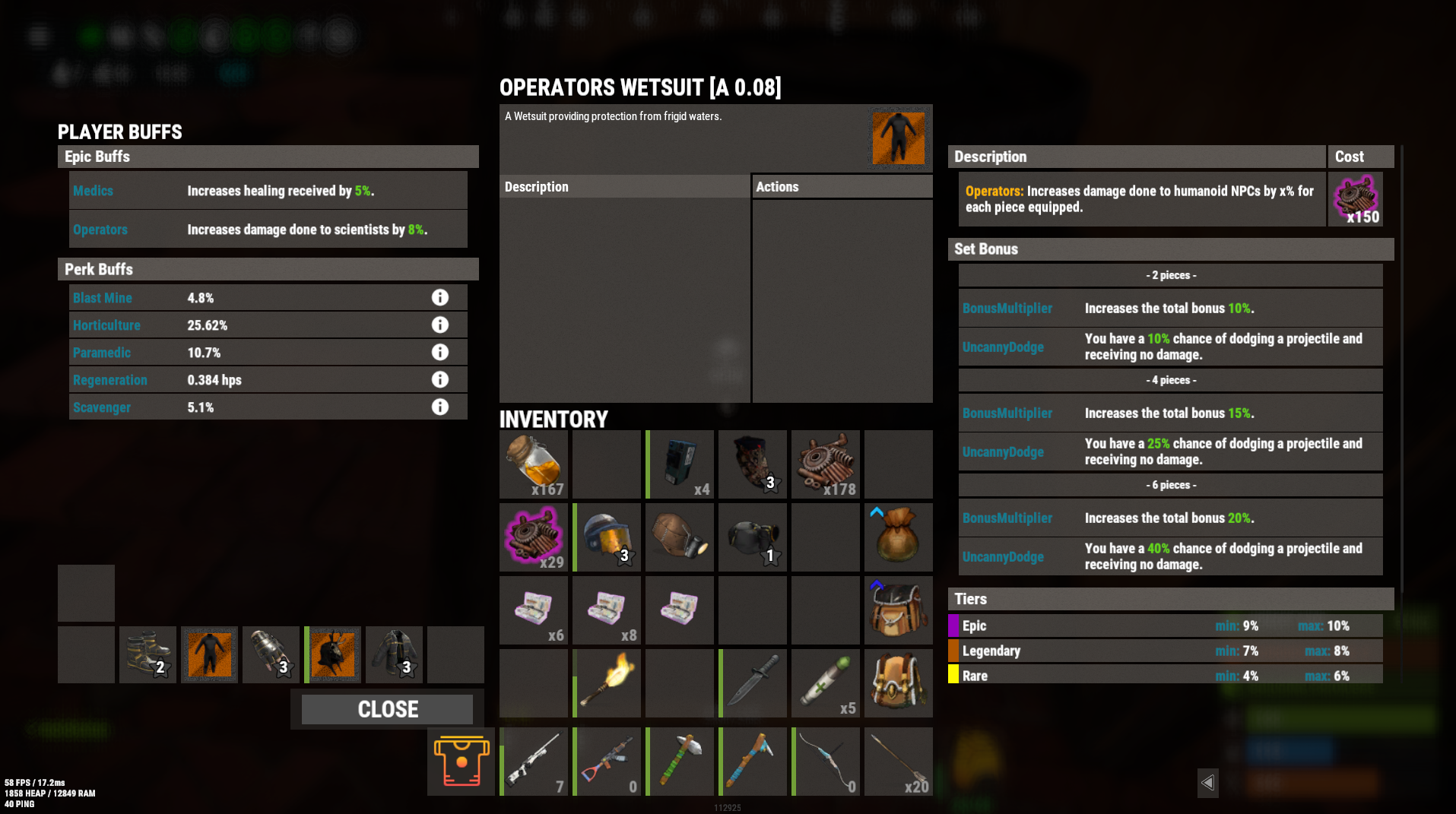Screen dimensions: 1456x814
Task: Select the medical syringe stack of 5
Action: coord(825,683)
